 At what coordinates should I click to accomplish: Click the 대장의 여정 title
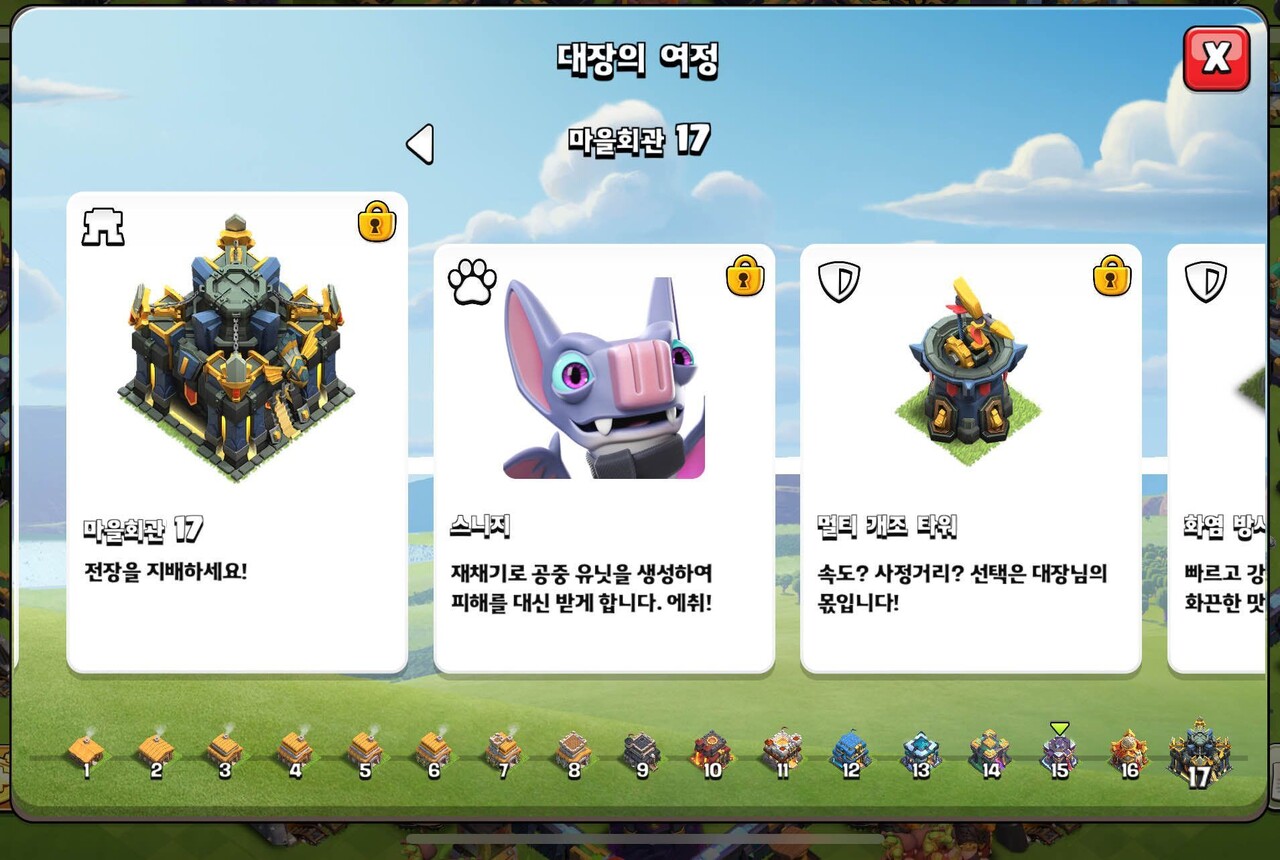tap(640, 58)
